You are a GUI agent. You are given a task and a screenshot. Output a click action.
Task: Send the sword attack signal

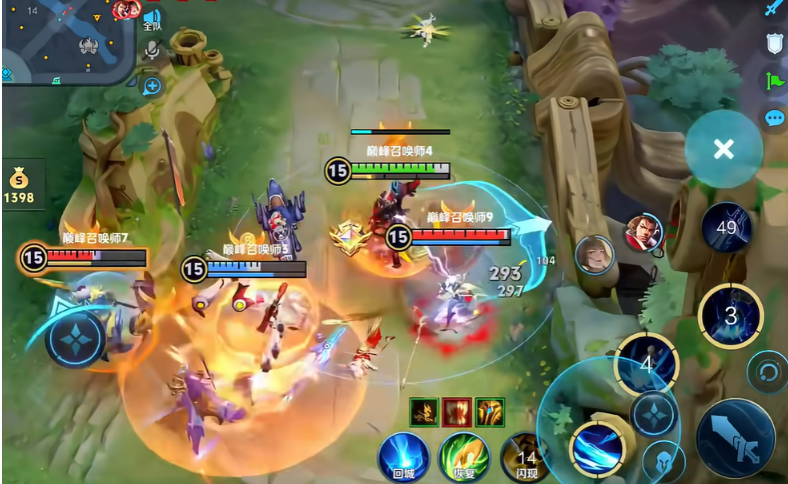pos(773,9)
